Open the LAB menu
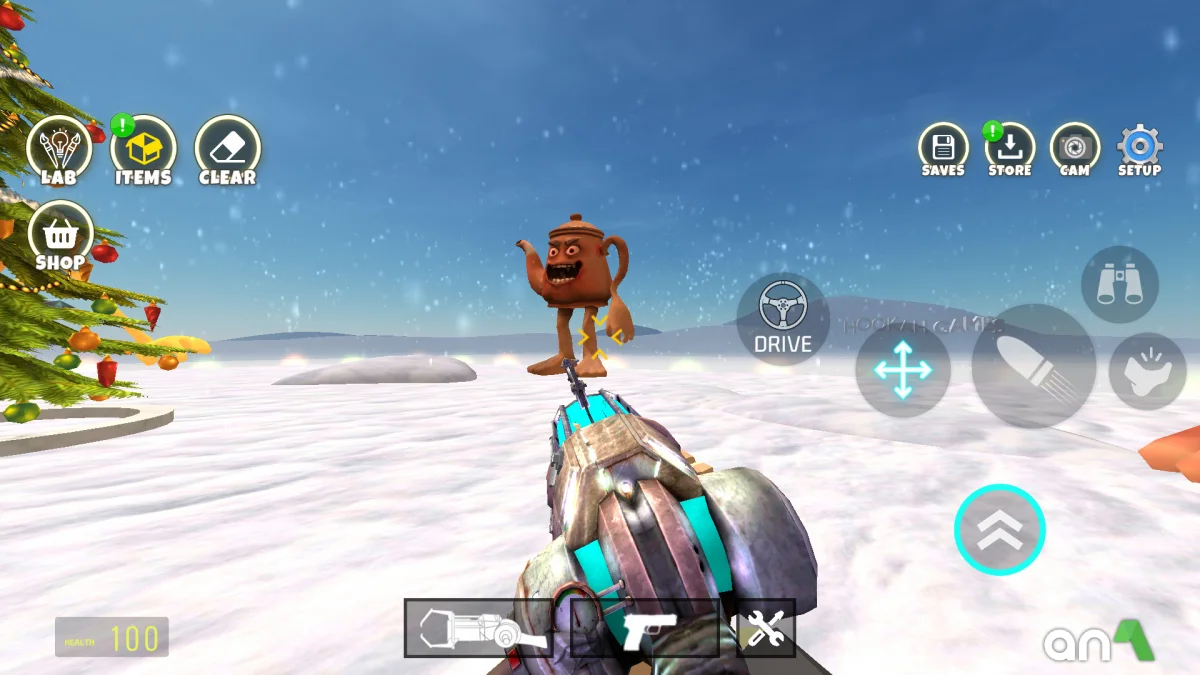This screenshot has width=1200, height=675. click(x=59, y=150)
